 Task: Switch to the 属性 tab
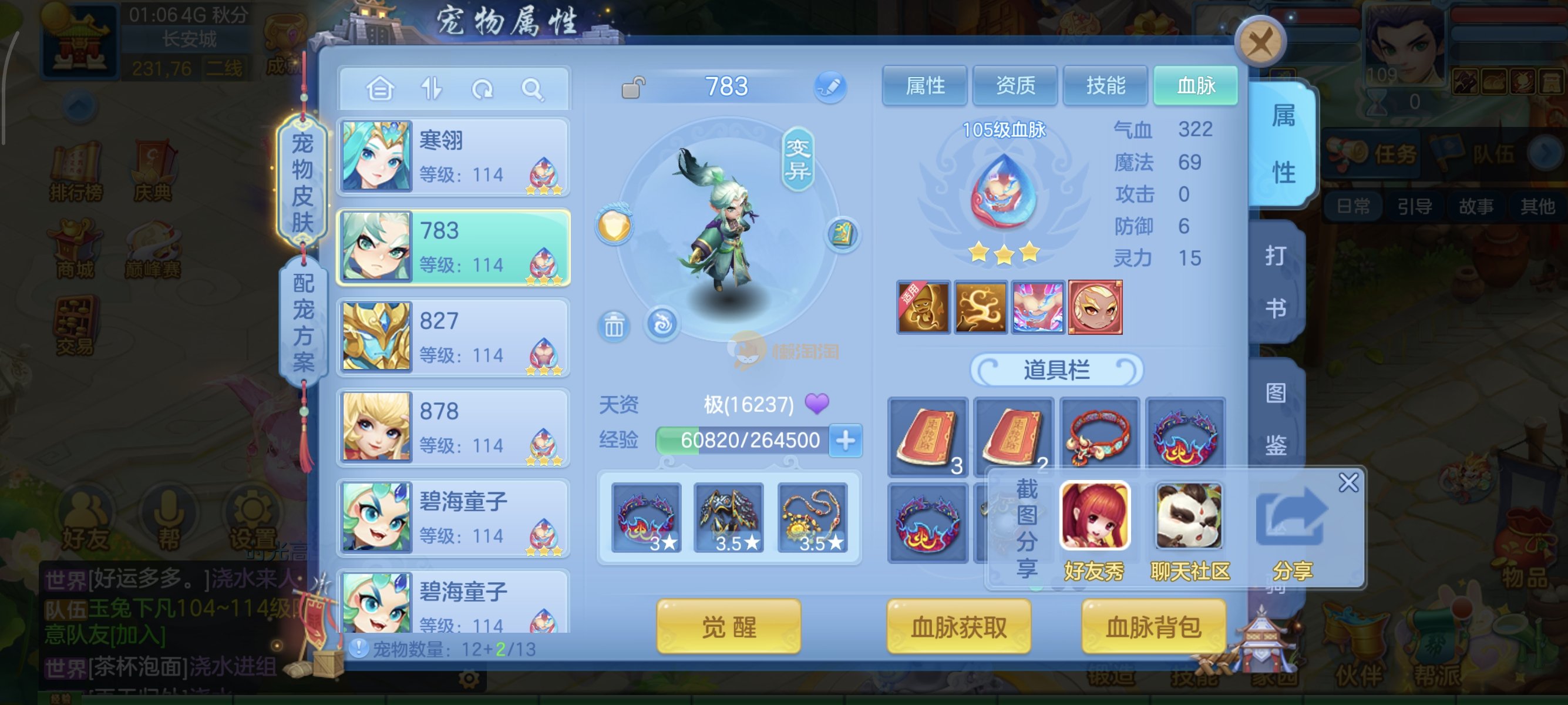click(924, 86)
